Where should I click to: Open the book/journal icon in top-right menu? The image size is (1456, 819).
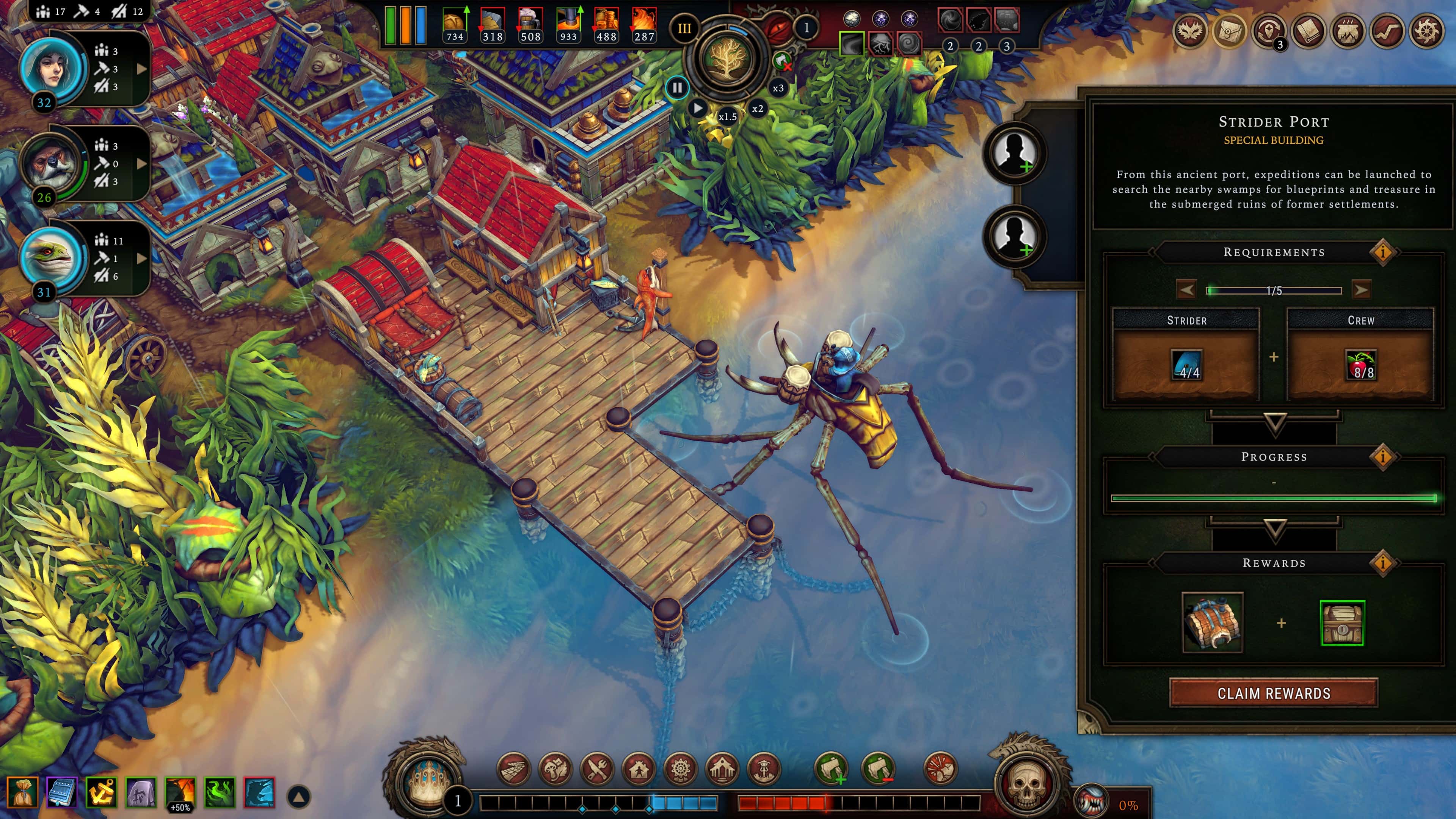click(x=1309, y=31)
